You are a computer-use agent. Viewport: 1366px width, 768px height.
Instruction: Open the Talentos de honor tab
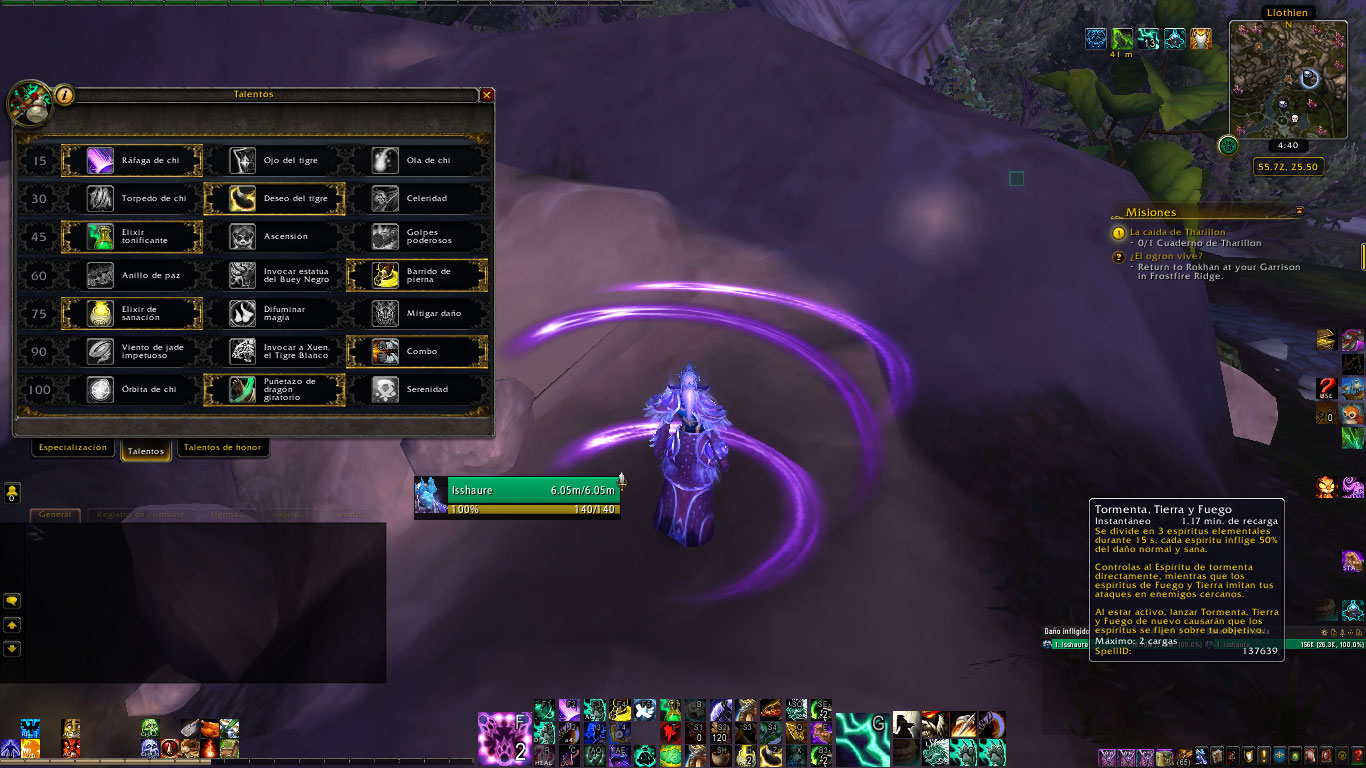[222, 448]
